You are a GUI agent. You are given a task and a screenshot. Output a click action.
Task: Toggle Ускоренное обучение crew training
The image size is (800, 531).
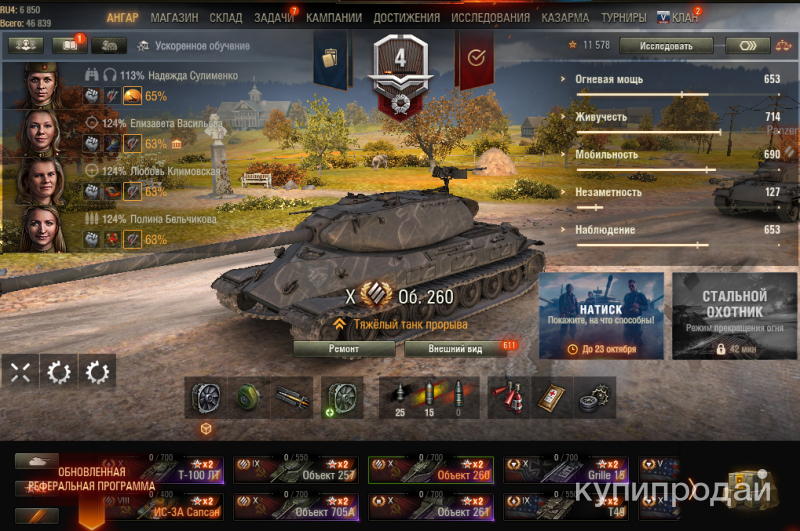[195, 45]
